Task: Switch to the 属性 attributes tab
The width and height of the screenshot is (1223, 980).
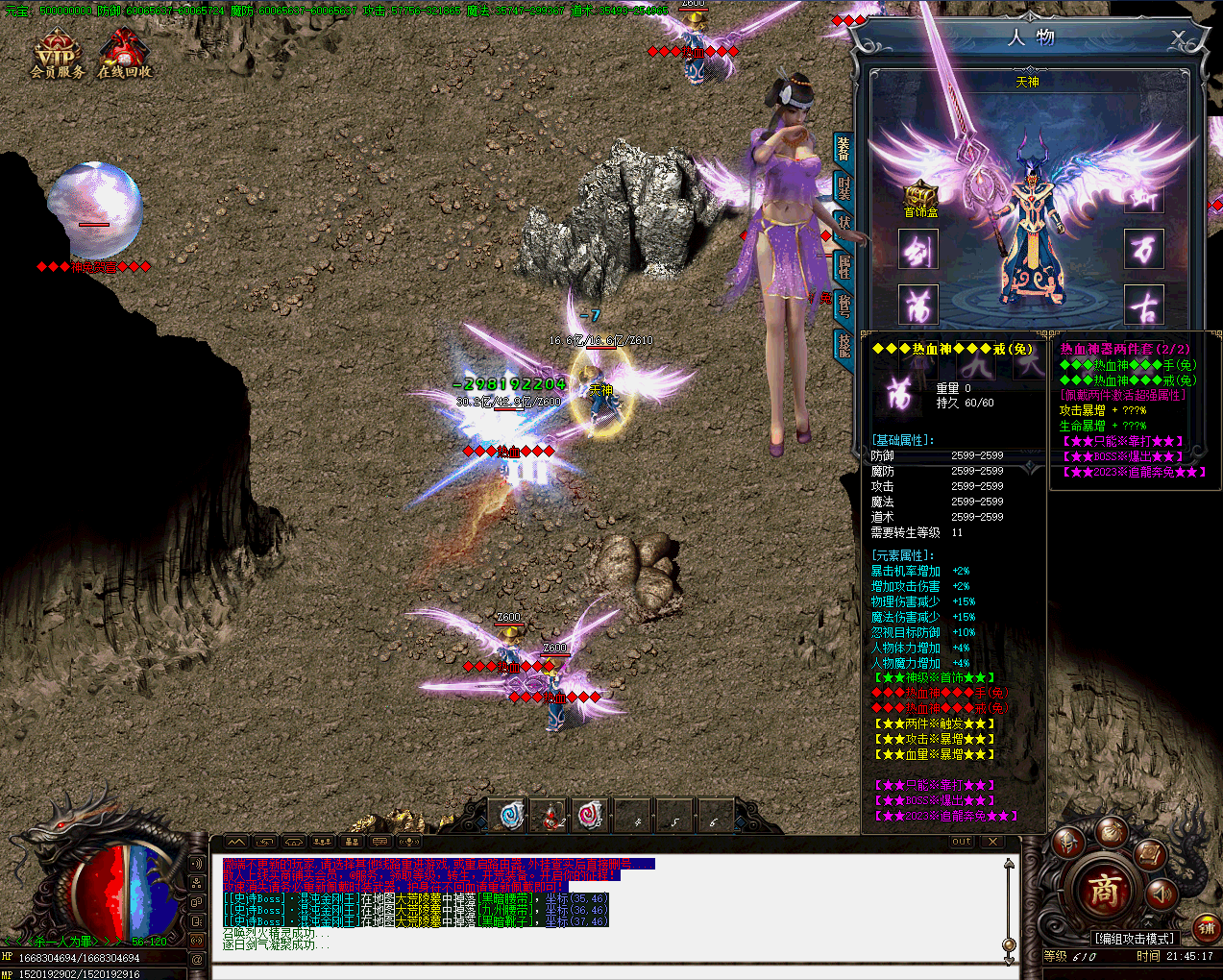Action: pos(844,265)
